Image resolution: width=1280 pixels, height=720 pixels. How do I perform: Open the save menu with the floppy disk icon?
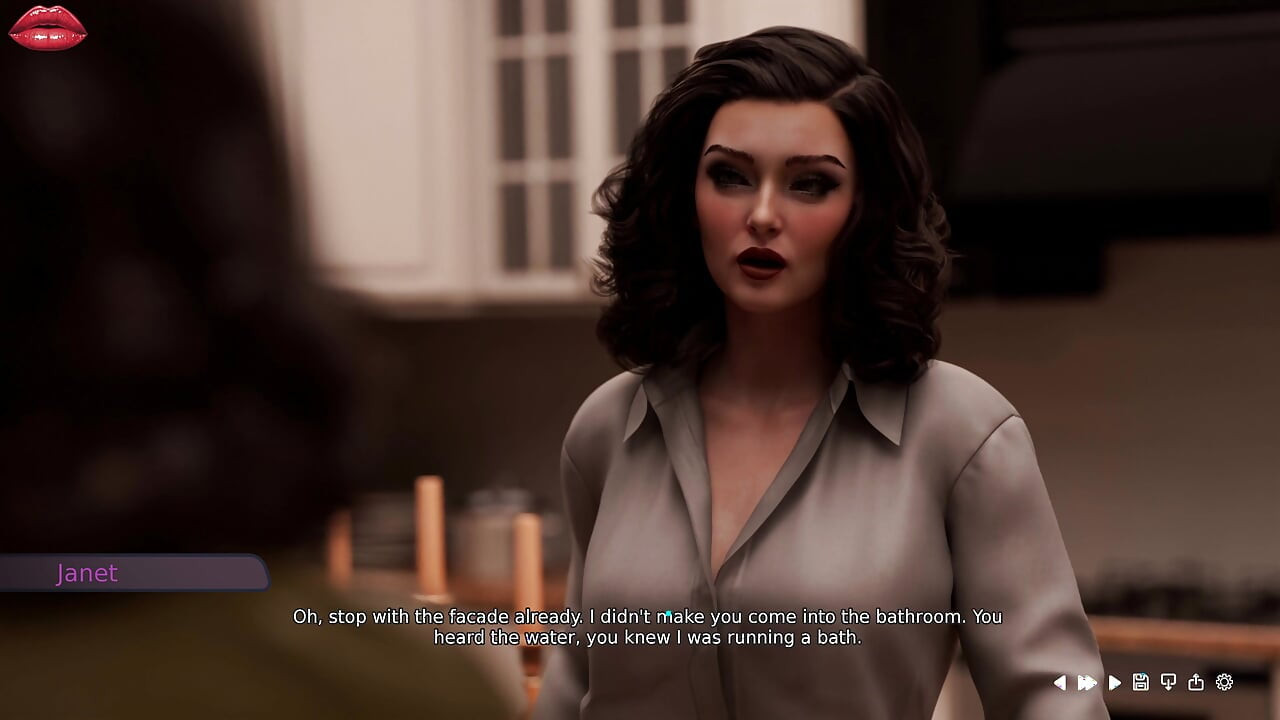pos(1140,682)
